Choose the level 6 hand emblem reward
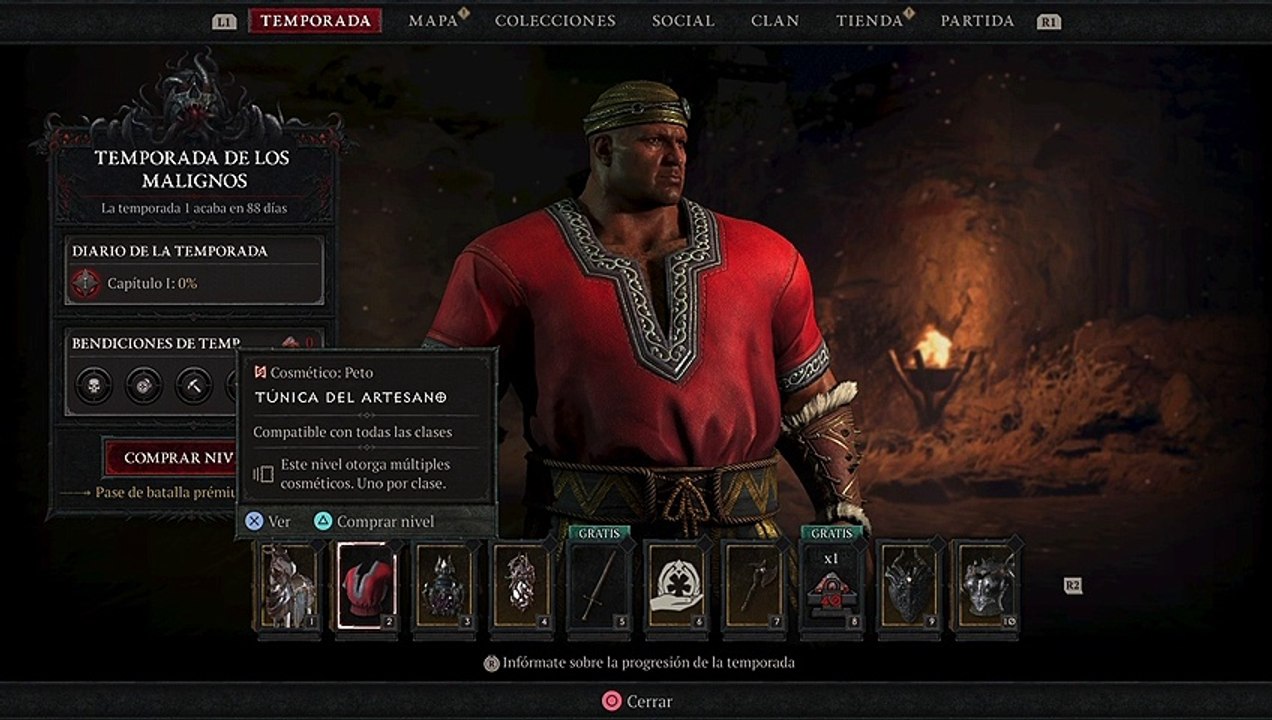This screenshot has width=1272, height=720. click(x=676, y=586)
